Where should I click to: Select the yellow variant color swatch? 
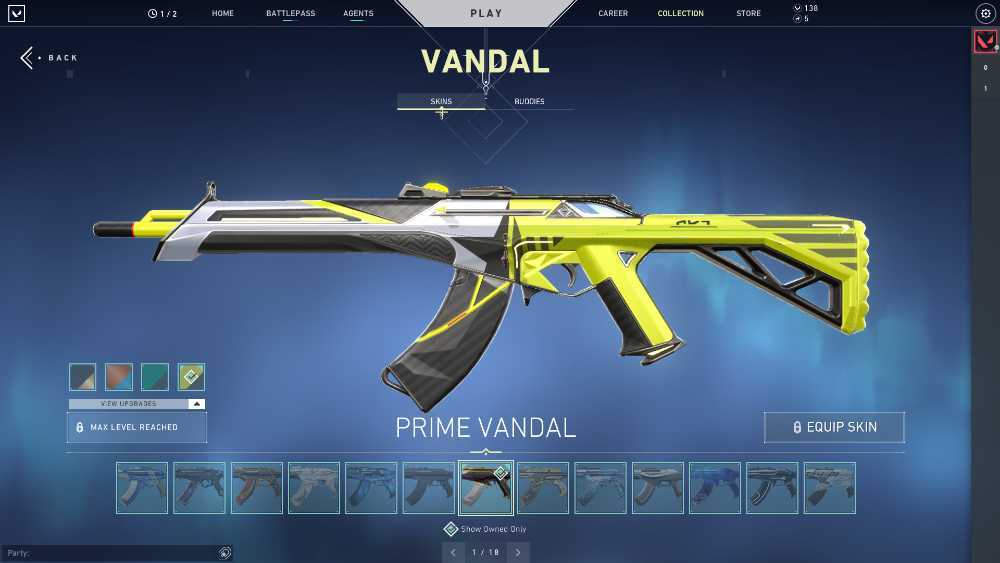191,376
